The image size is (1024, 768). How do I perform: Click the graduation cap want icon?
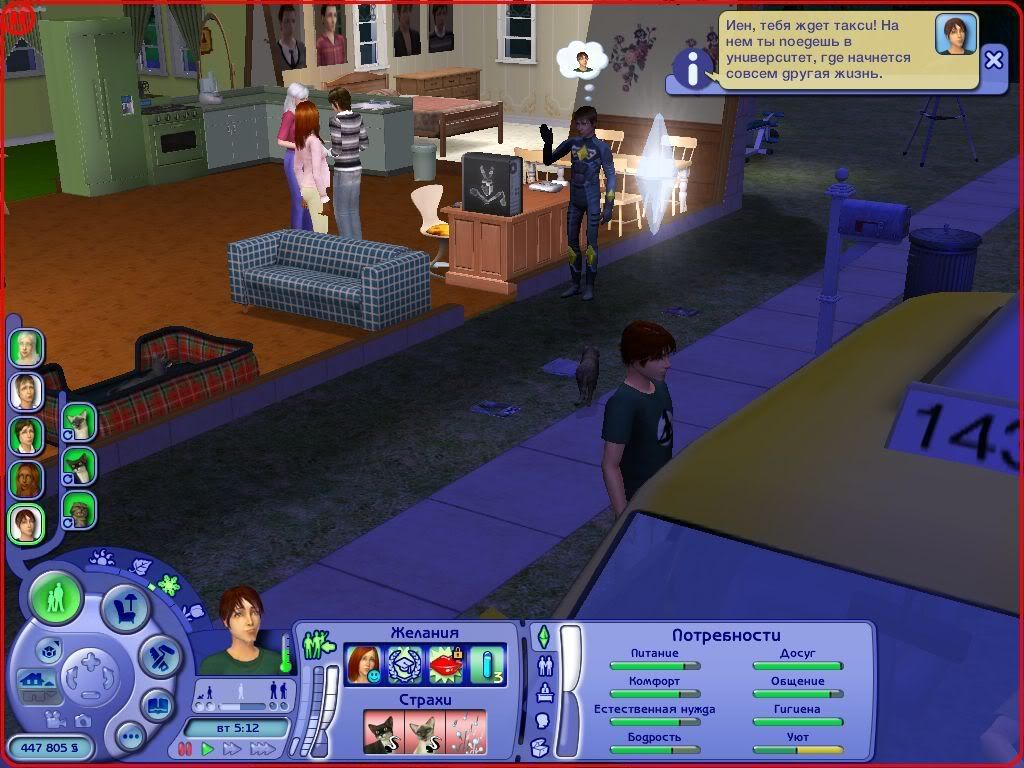(404, 664)
